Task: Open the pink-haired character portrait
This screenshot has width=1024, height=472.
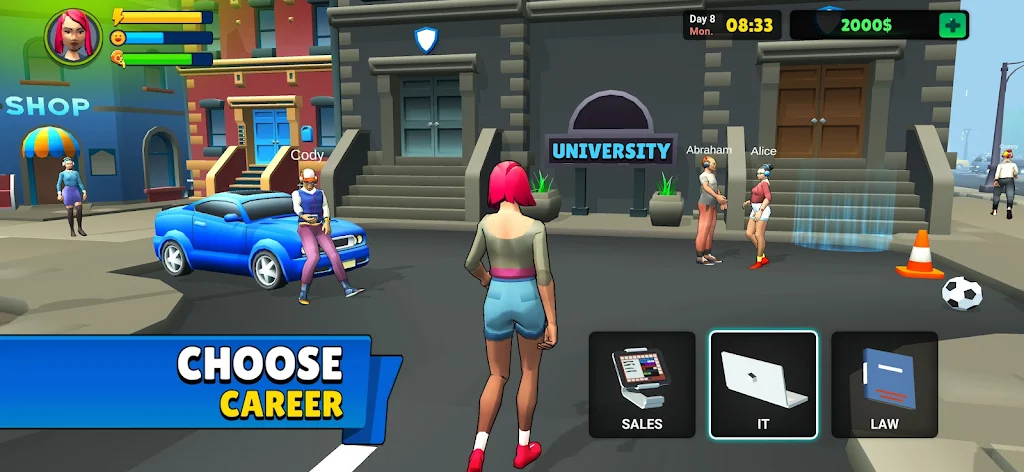Action: coord(73,38)
